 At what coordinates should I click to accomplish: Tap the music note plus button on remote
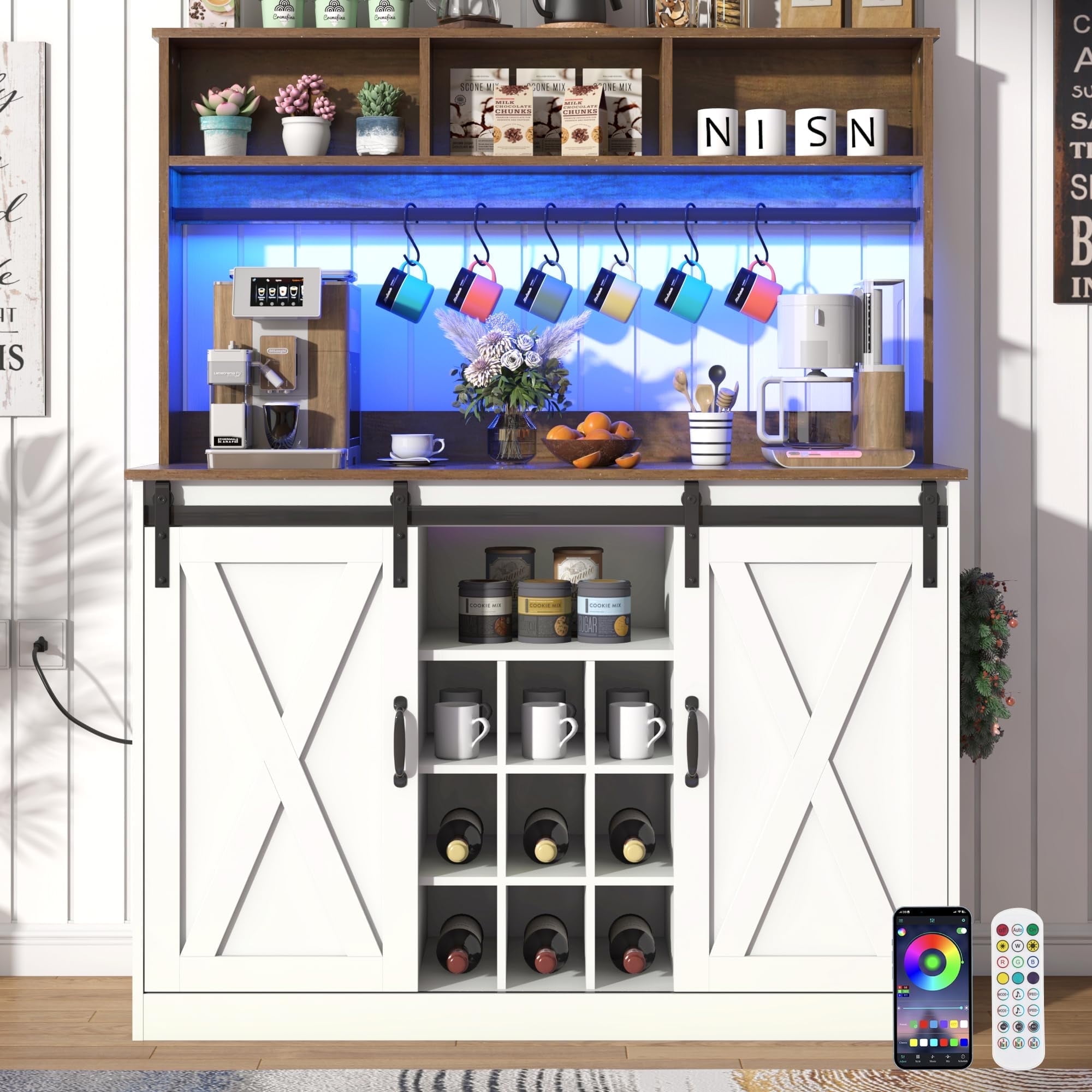point(1018,995)
